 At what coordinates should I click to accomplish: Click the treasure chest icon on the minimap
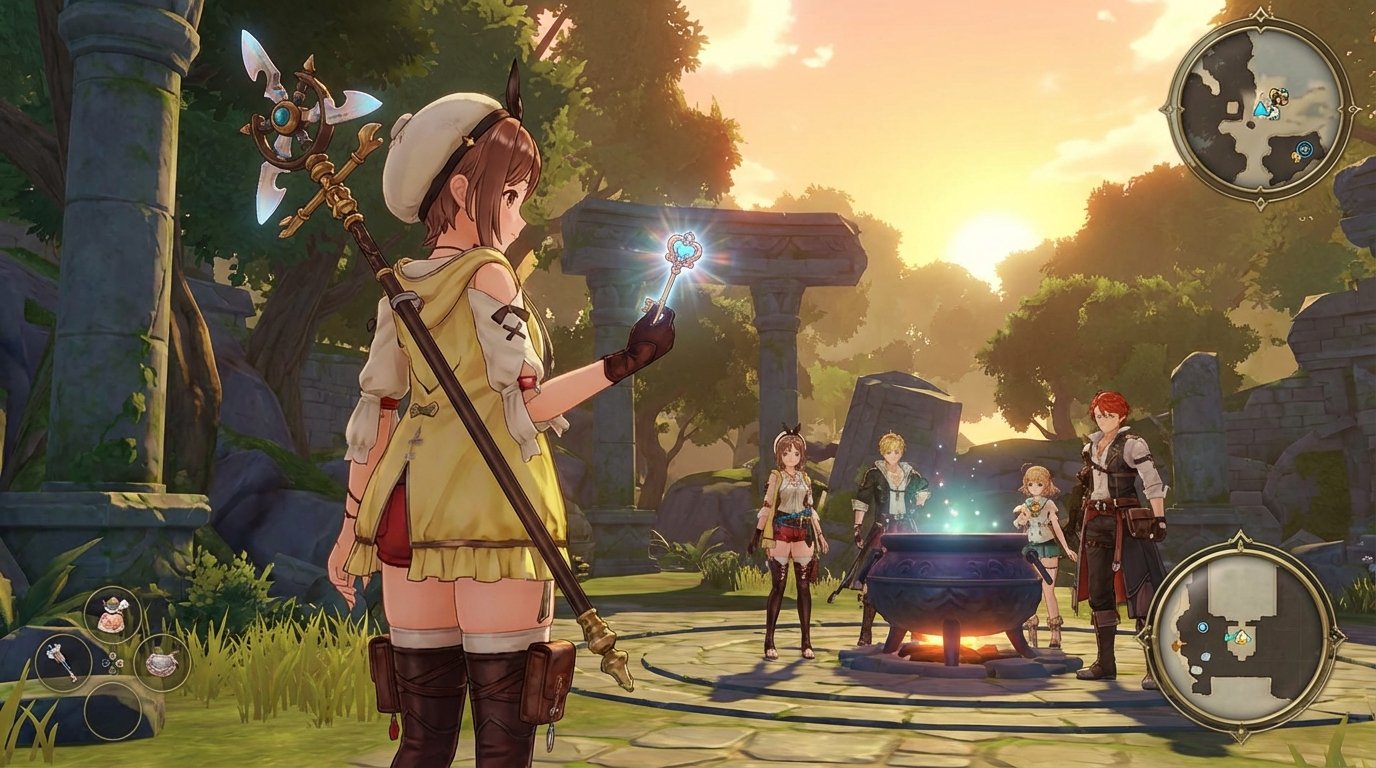click(1279, 96)
